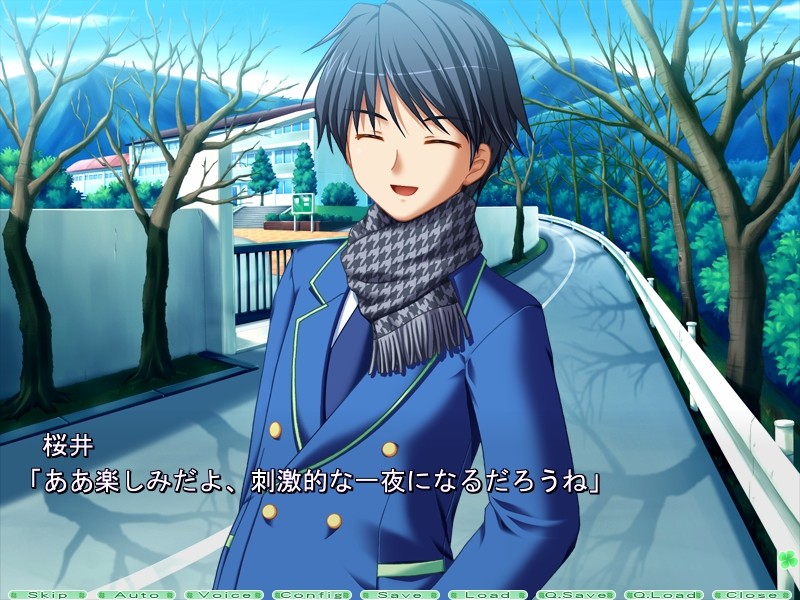
Task: Activate the Skip button
Action: coord(47,594)
